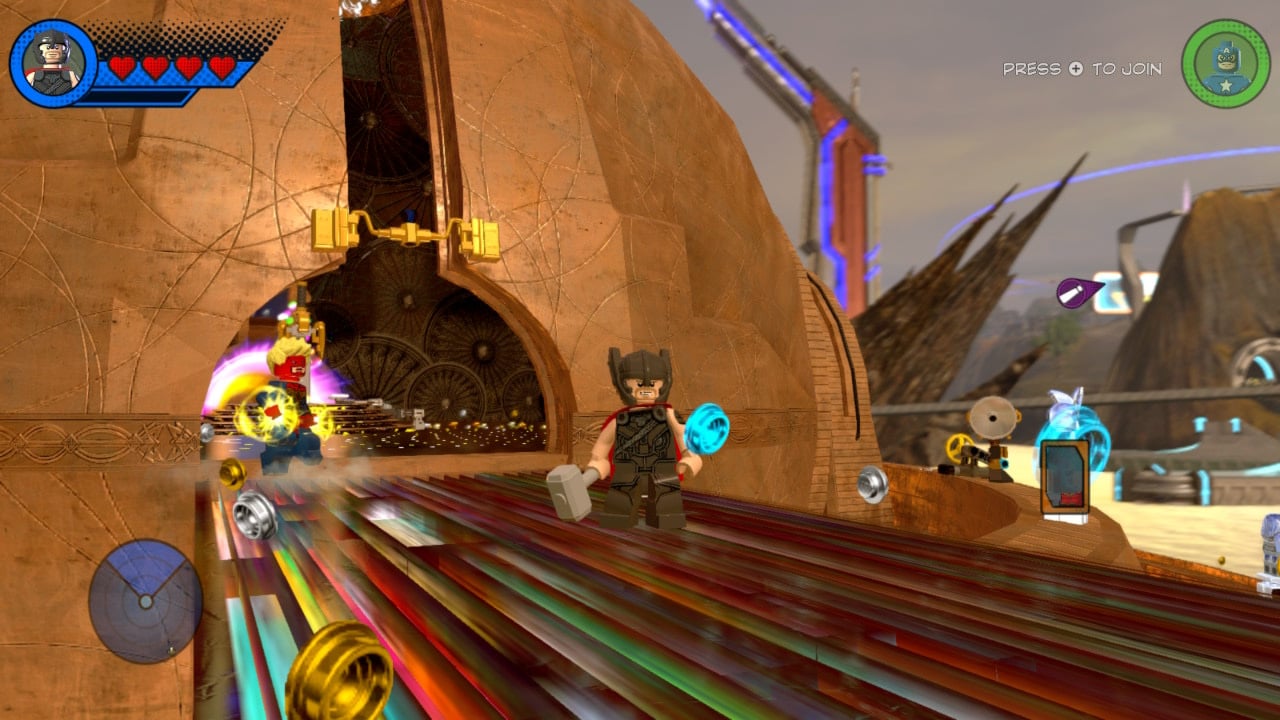Click Thor's hammer Mjolnir
This screenshot has height=720, width=1280.
pos(567,494)
